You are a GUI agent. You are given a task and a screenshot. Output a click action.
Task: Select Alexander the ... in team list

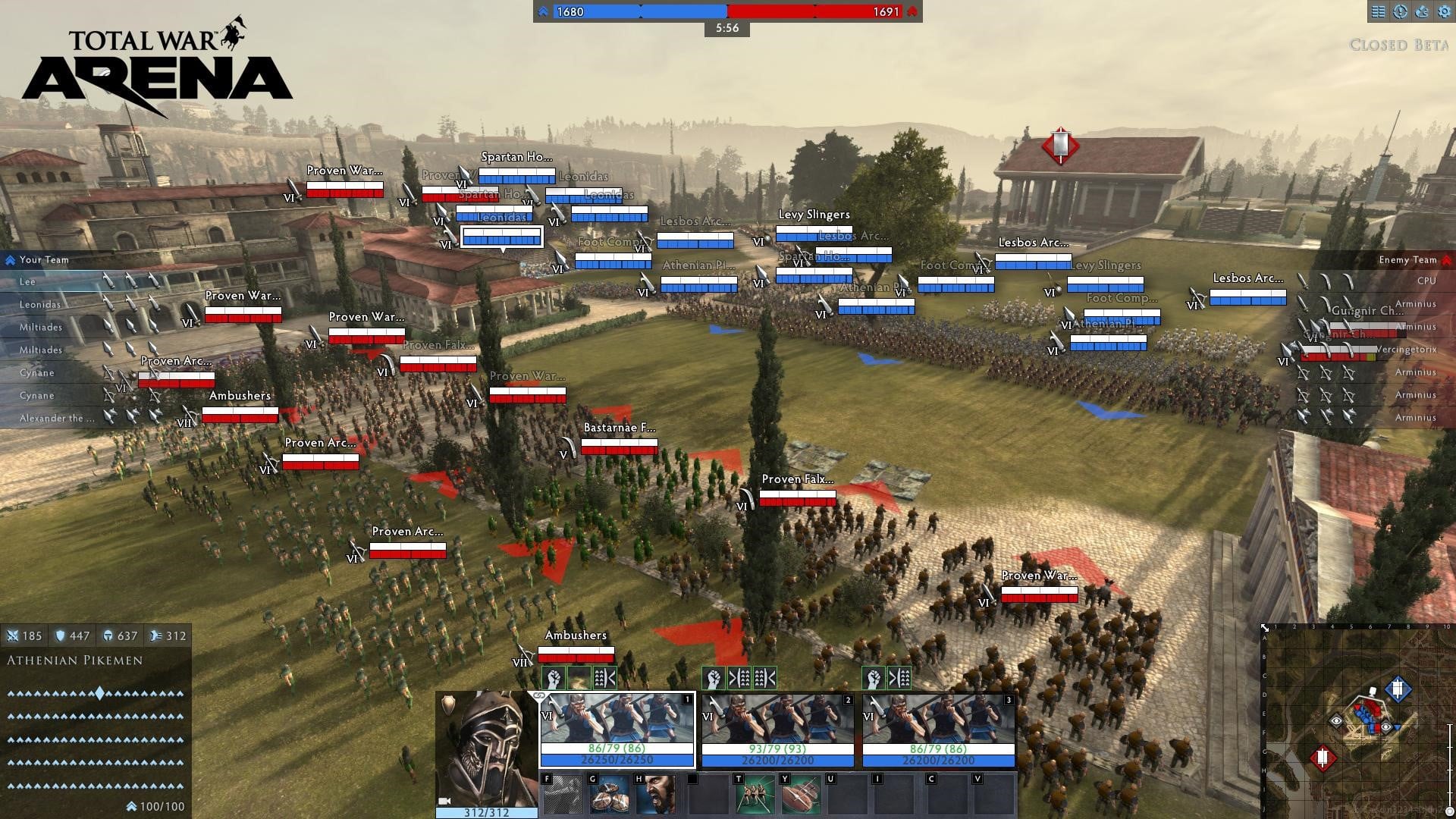pyautogui.click(x=57, y=418)
